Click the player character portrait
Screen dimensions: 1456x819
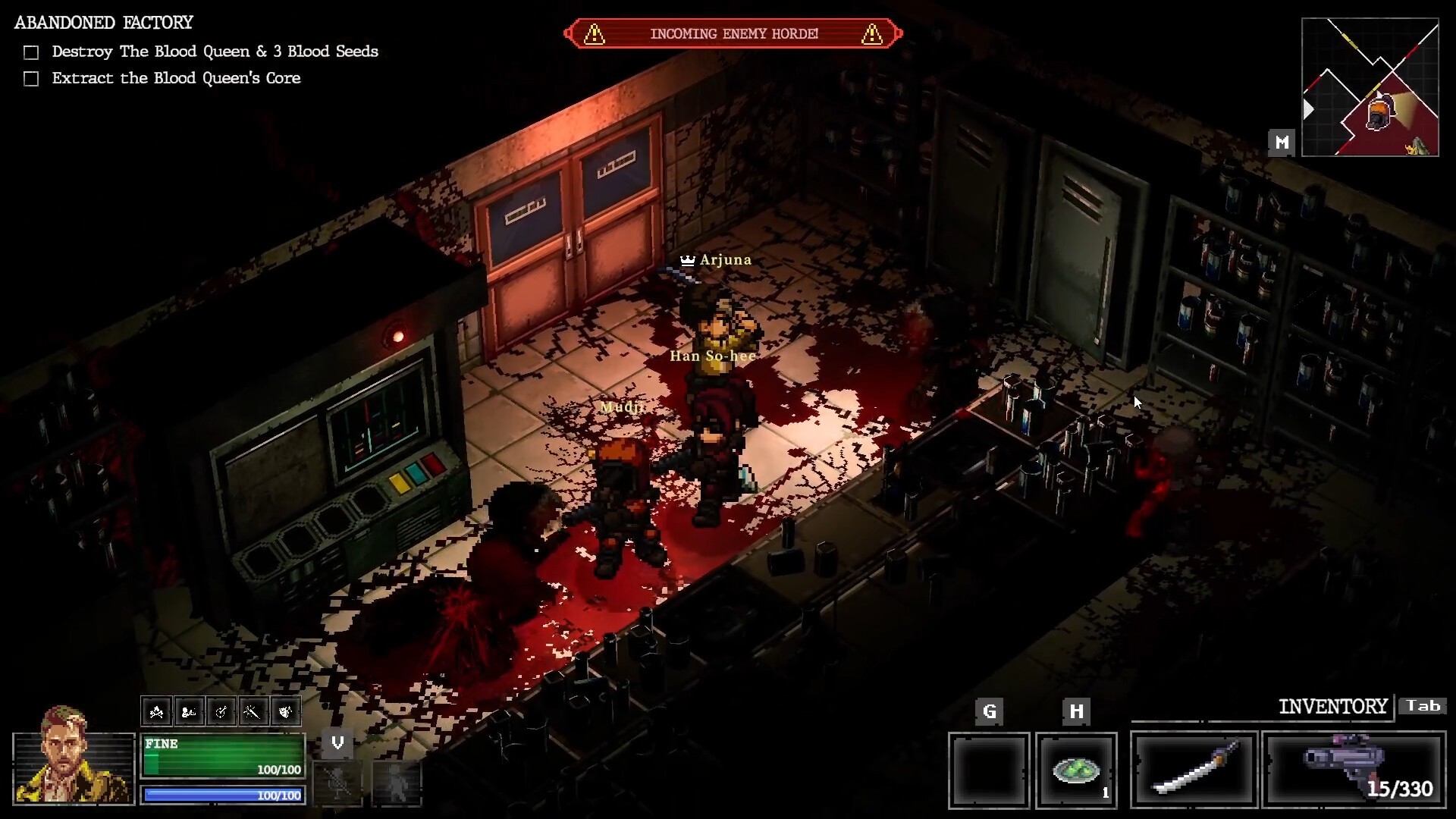tap(74, 758)
